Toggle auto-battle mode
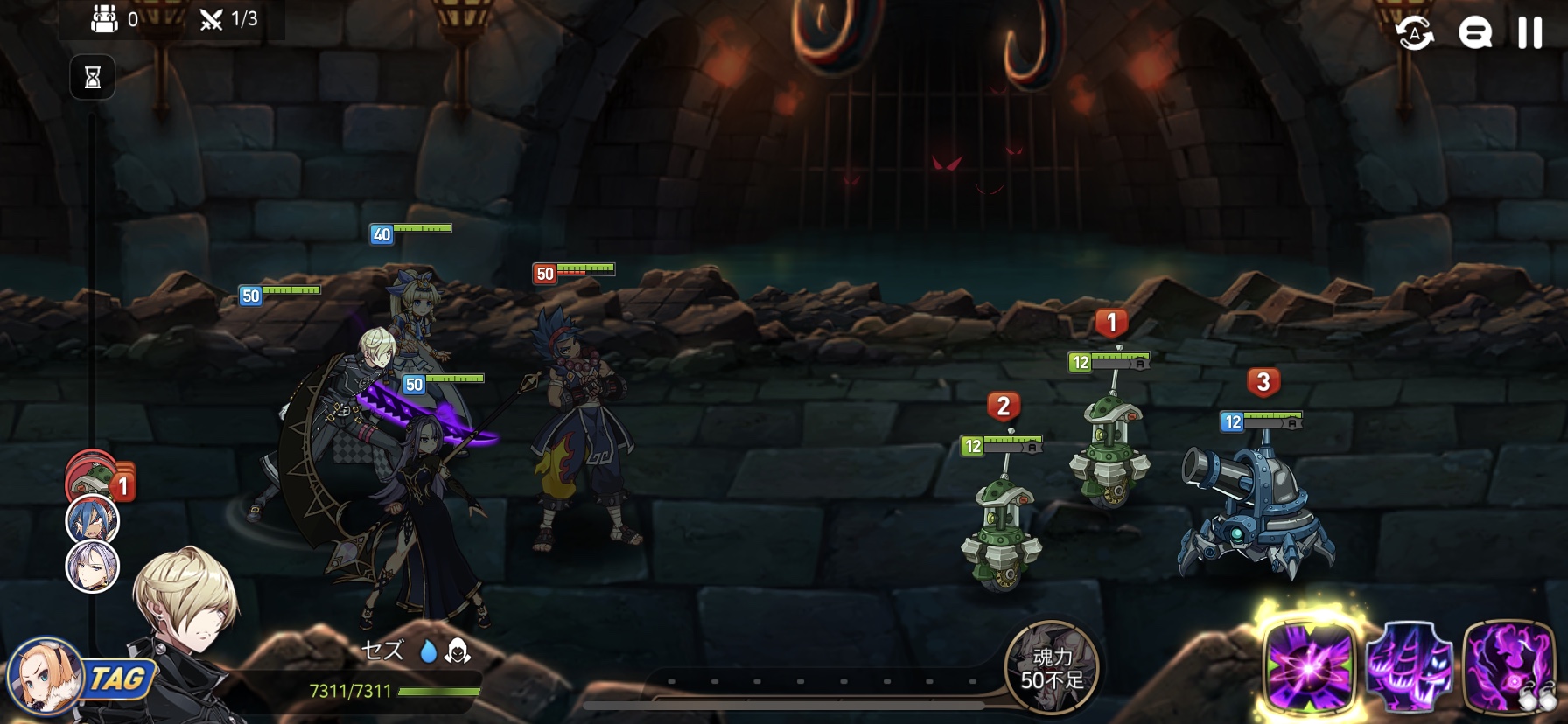 click(x=1414, y=34)
